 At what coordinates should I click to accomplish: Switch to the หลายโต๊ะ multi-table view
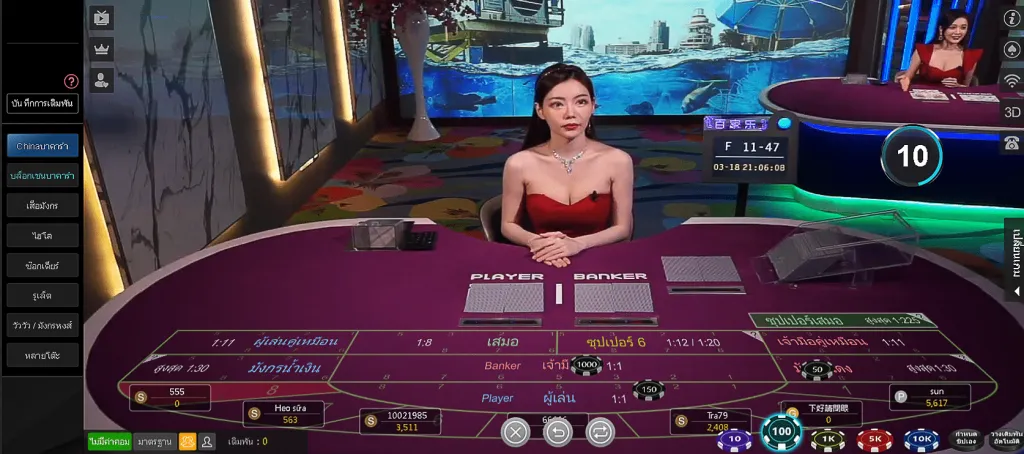coord(42,355)
